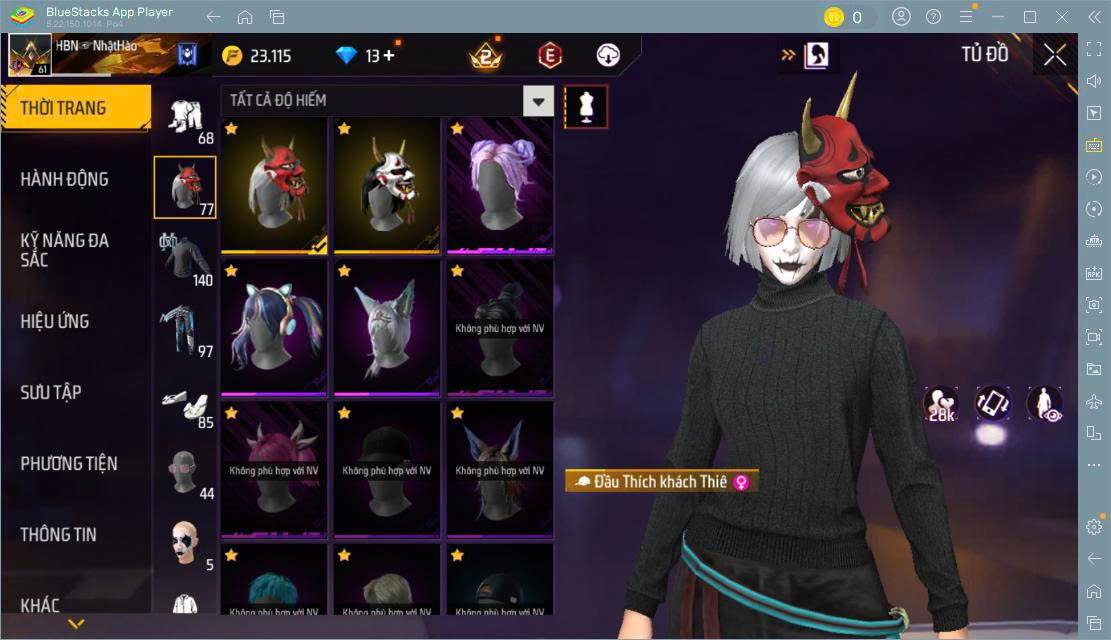Maximize the BlueStacks App Player window

(x=1029, y=17)
